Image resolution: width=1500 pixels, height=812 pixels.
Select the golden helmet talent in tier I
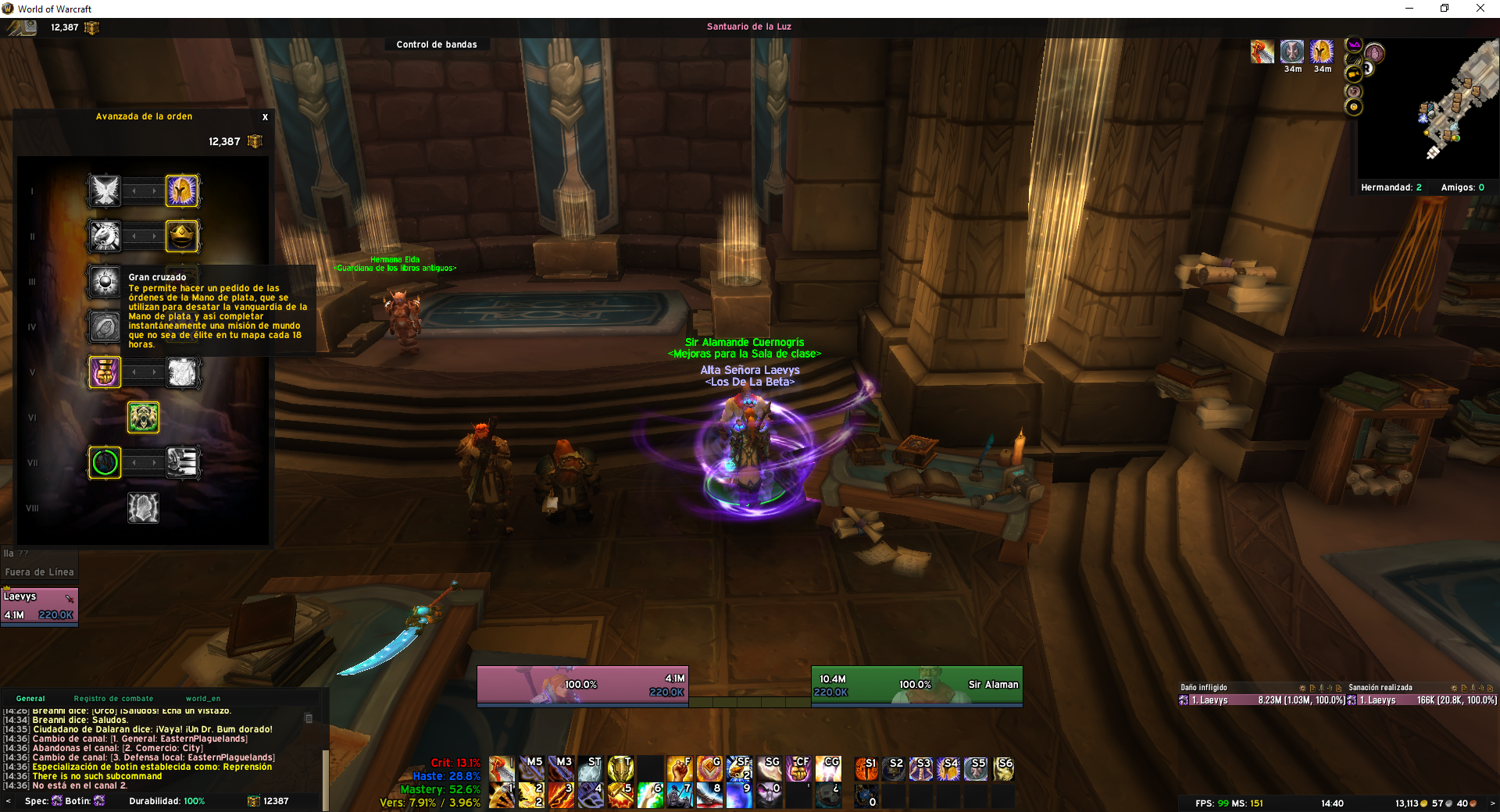[182, 191]
